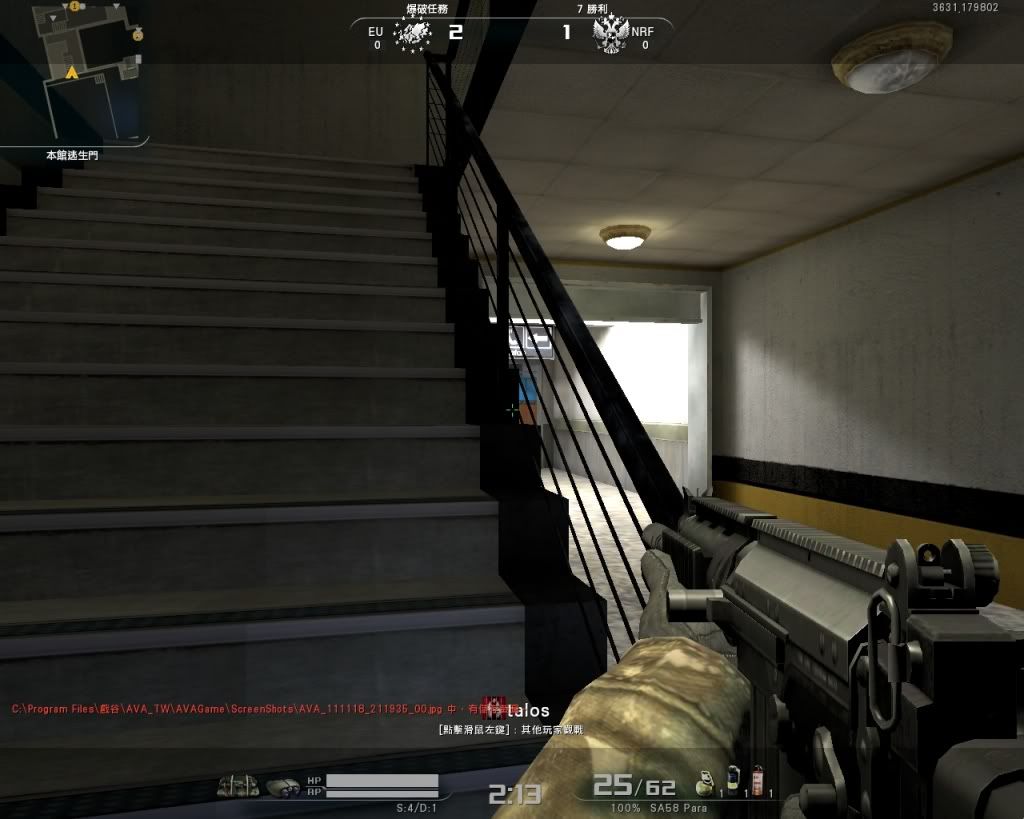1024x819 pixels.
Task: Select the EU team emblem
Action: click(x=412, y=35)
